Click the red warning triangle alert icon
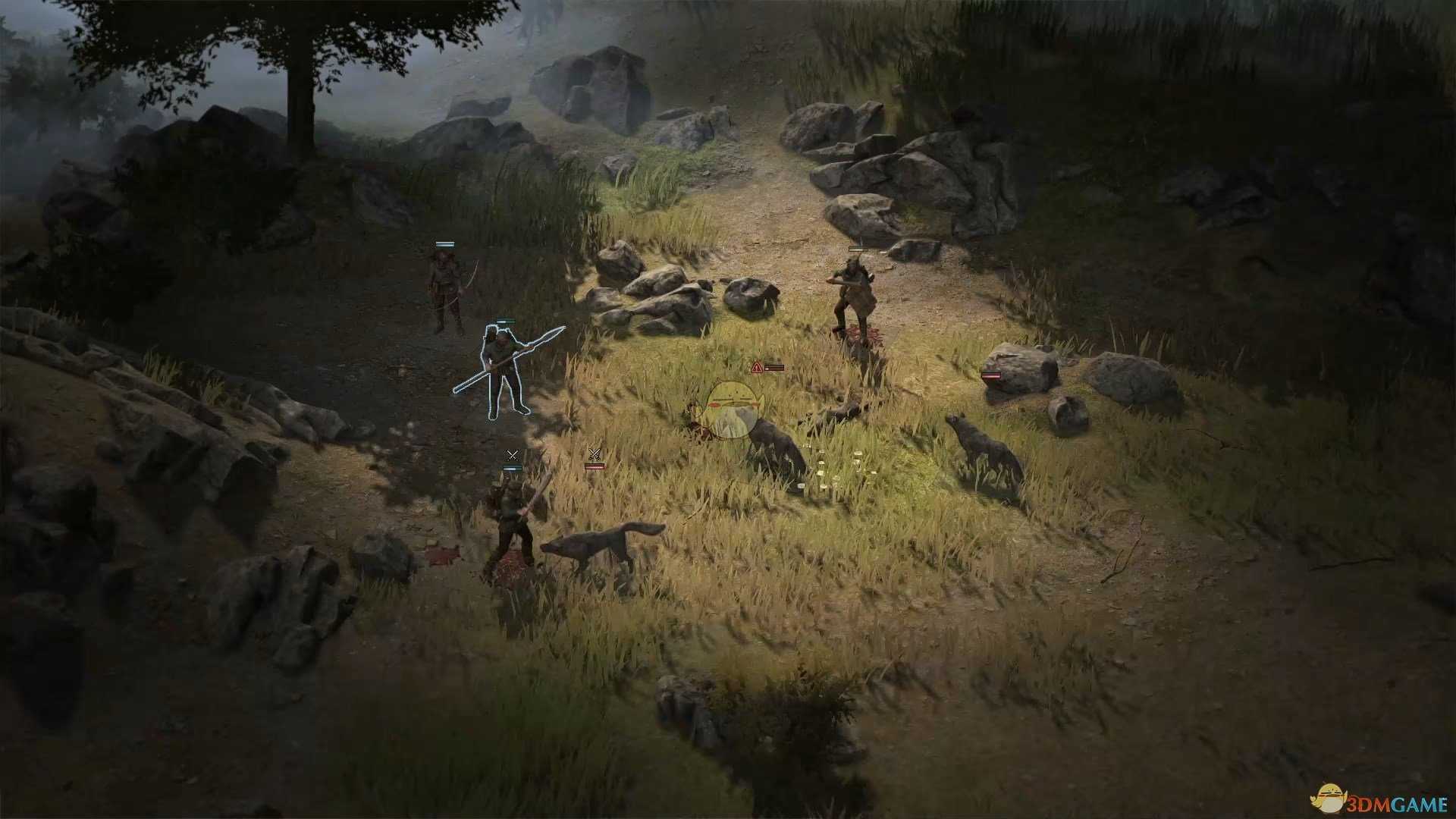Screen dimensions: 1456x819 [x=756, y=367]
